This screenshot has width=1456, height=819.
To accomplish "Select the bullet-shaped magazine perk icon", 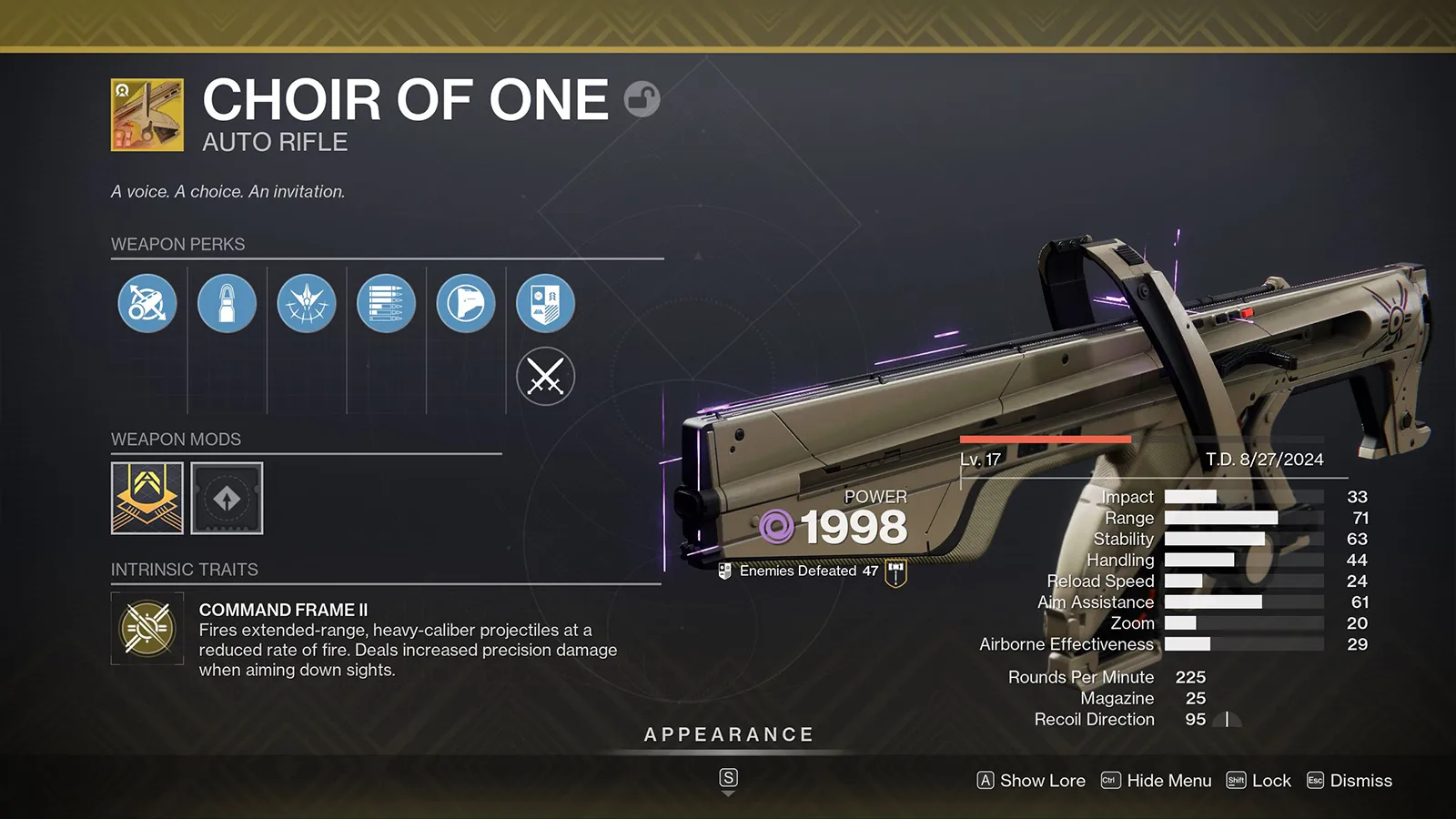I will pyautogui.click(x=227, y=304).
